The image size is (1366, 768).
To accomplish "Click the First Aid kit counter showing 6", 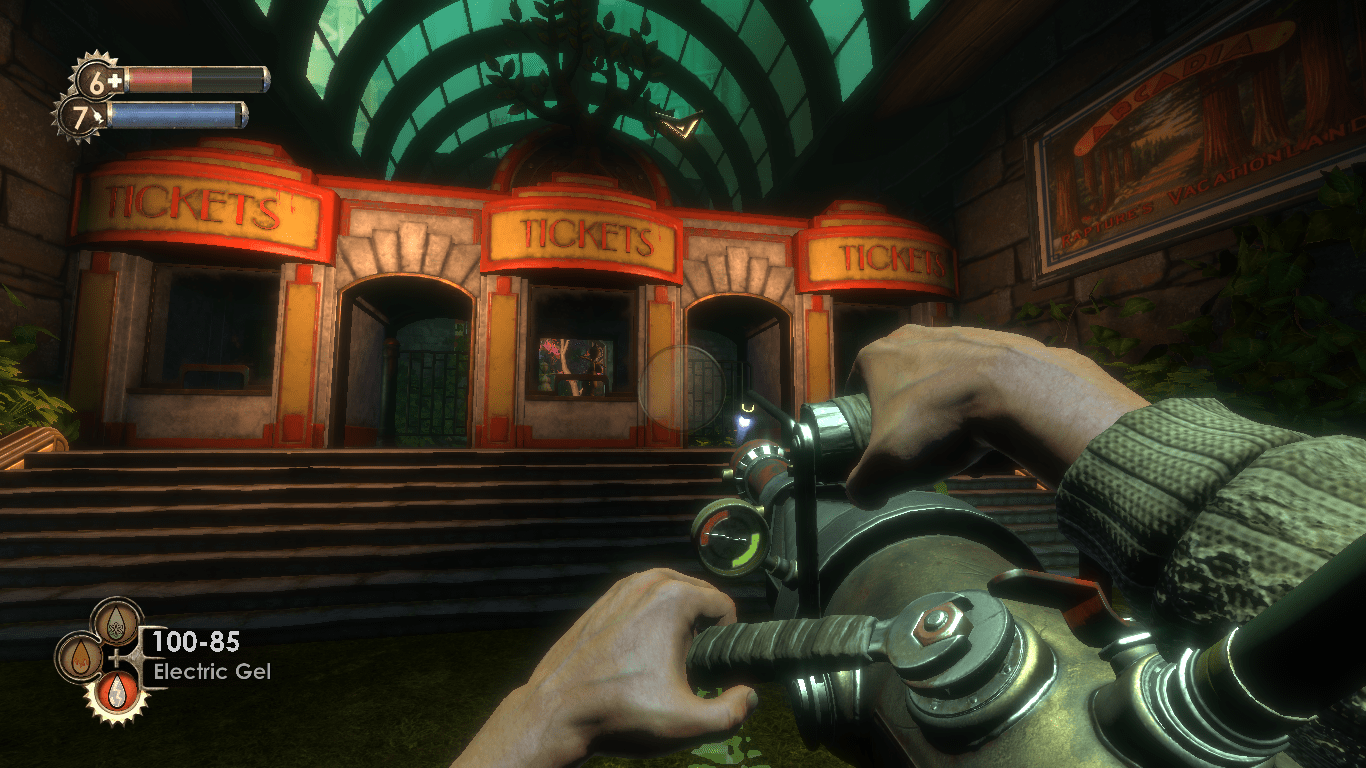I will pos(96,81).
